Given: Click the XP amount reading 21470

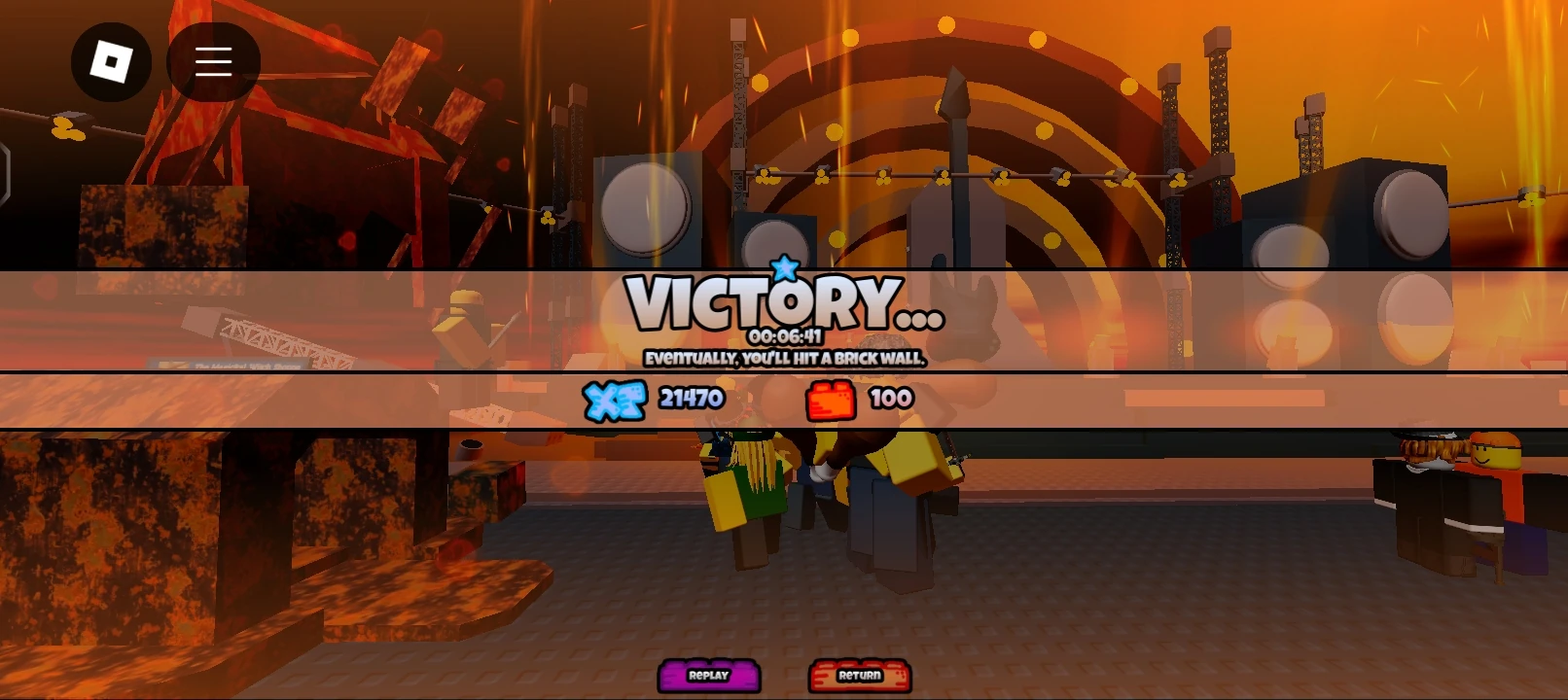Looking at the screenshot, I should tap(689, 398).
